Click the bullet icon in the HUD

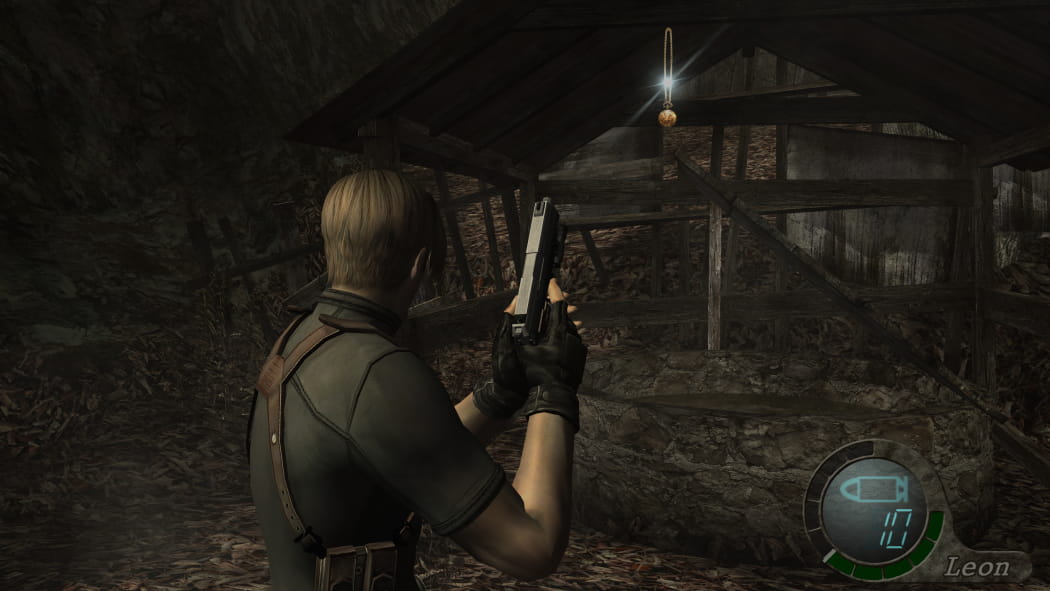(x=872, y=491)
